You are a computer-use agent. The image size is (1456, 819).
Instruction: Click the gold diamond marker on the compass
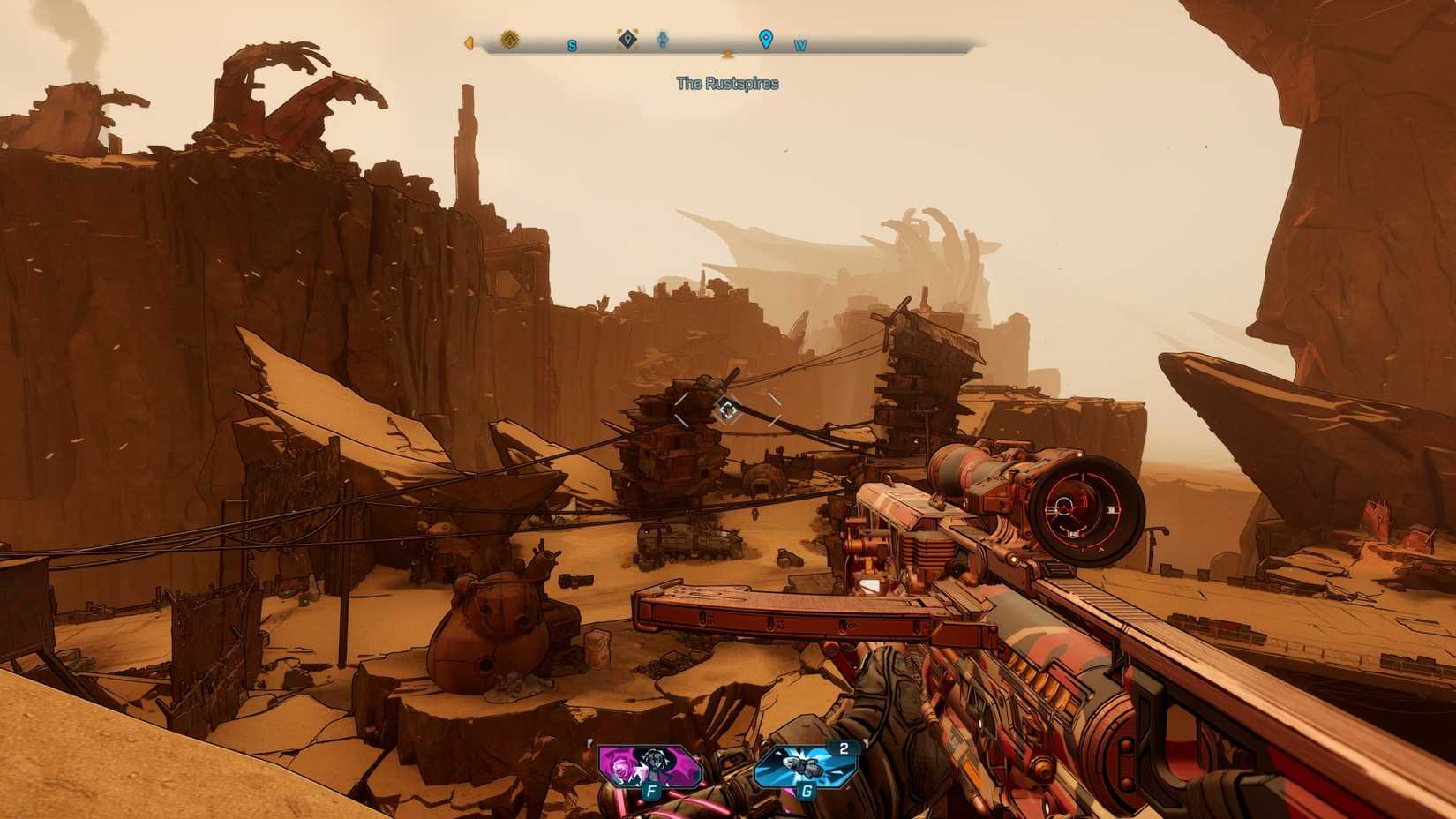tap(509, 40)
